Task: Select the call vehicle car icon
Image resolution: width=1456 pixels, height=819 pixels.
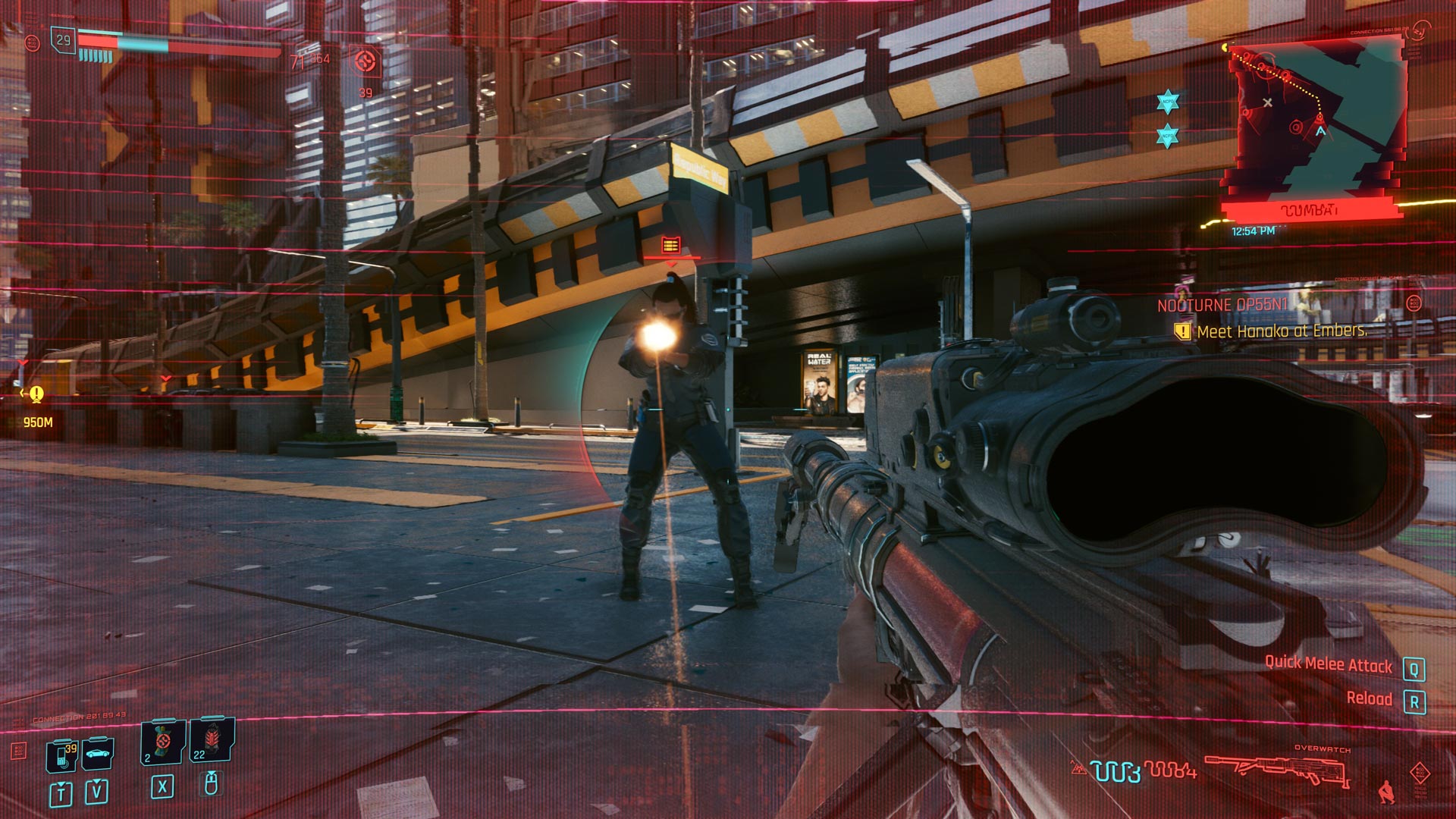Action: tap(98, 752)
